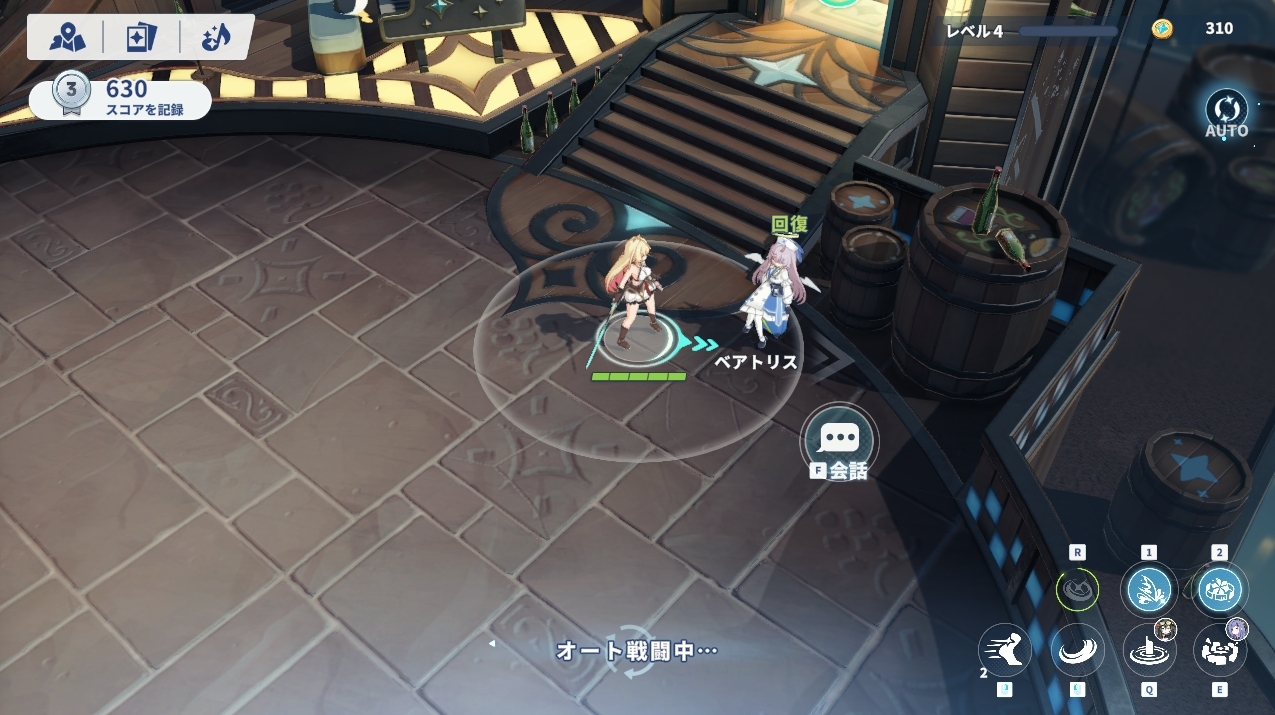The height and width of the screenshot is (715, 1275).
Task: Use the green-ringed ultimate skill icon
Action: pos(1077,590)
